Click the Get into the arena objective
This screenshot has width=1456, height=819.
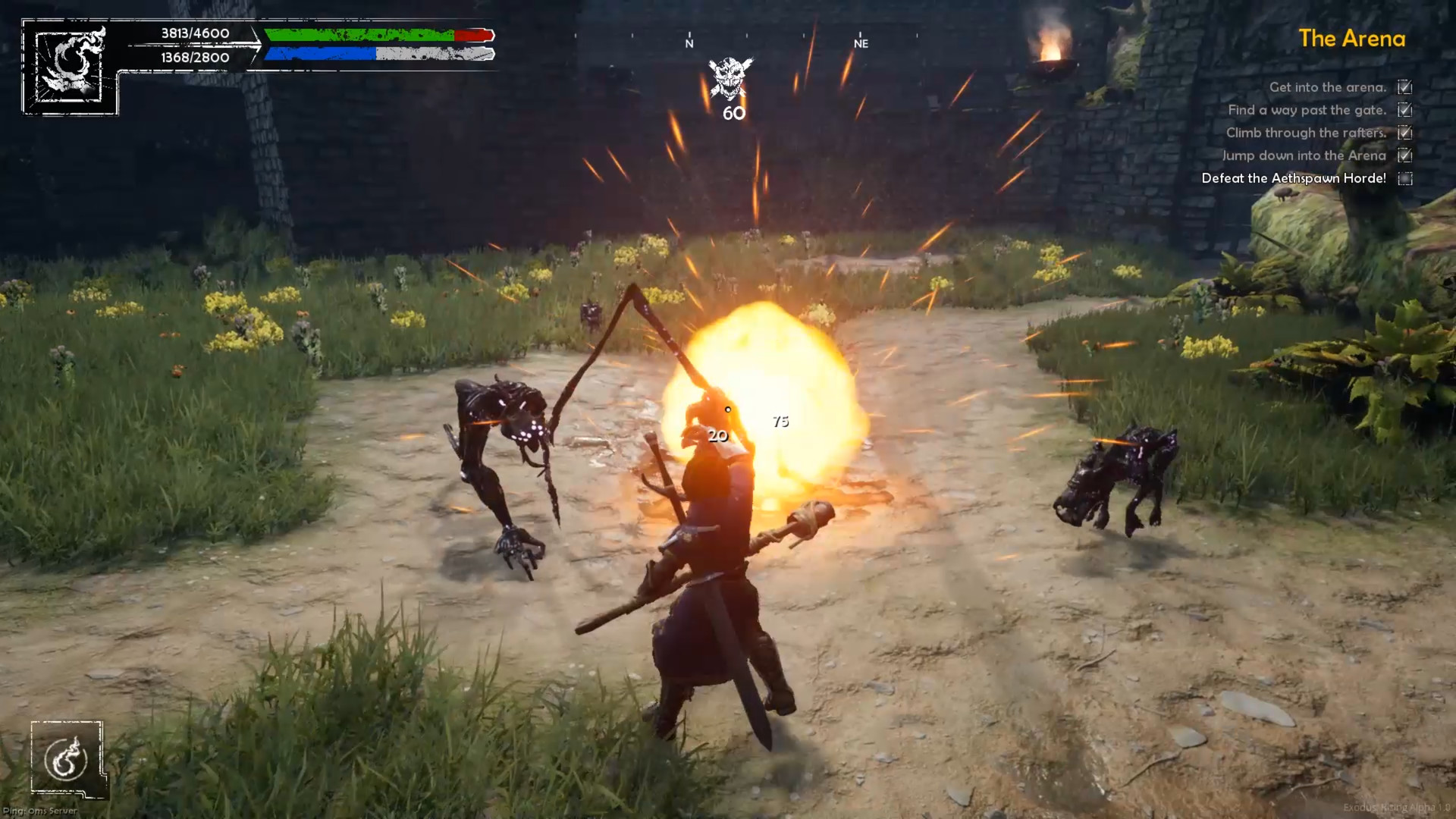(x=1327, y=87)
